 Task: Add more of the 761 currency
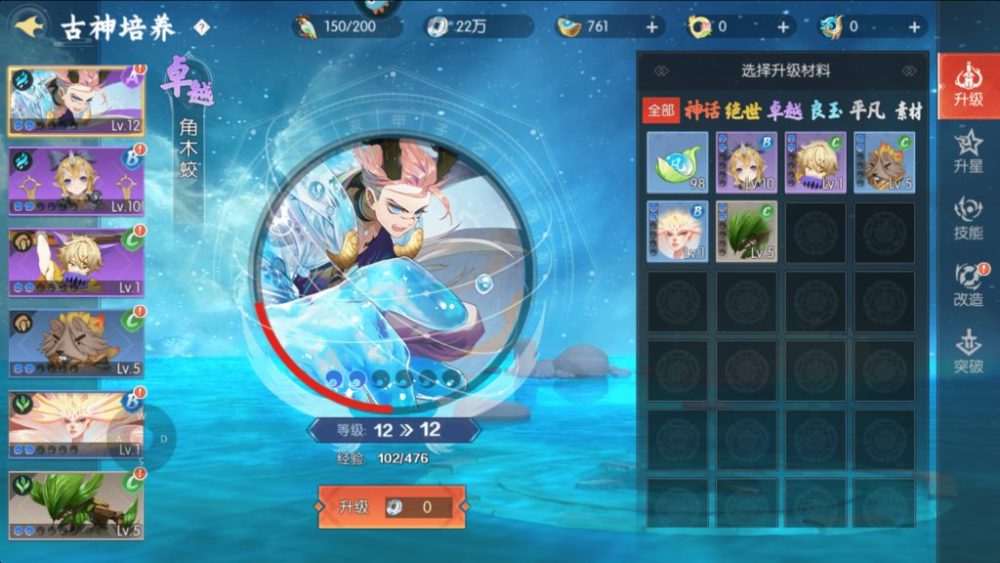click(652, 27)
